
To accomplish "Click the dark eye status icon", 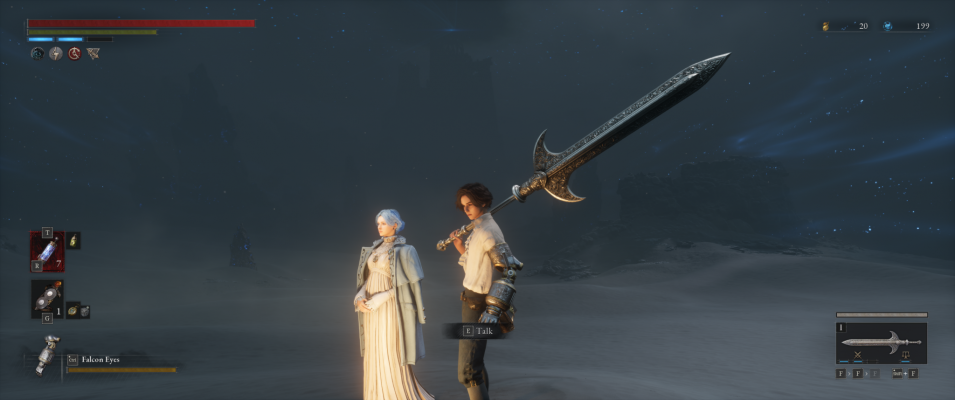I will 37,54.
